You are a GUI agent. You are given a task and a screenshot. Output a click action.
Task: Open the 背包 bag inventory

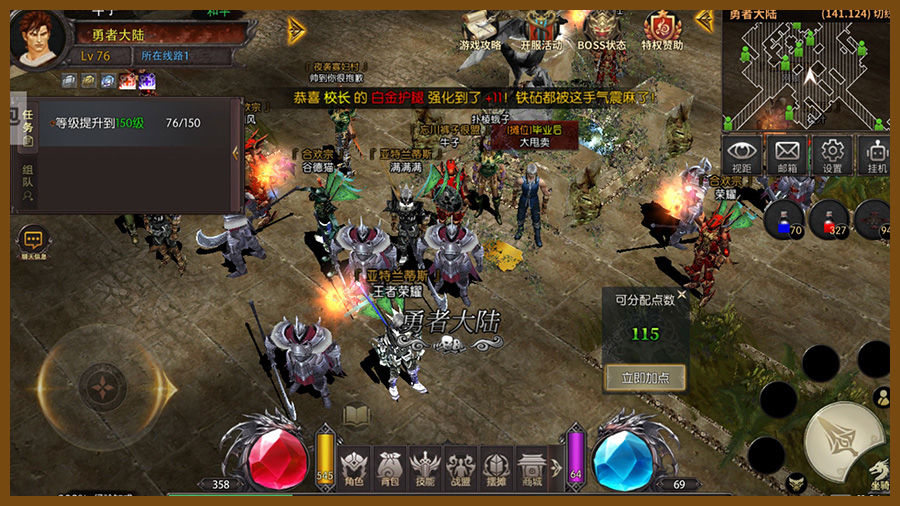coord(390,467)
